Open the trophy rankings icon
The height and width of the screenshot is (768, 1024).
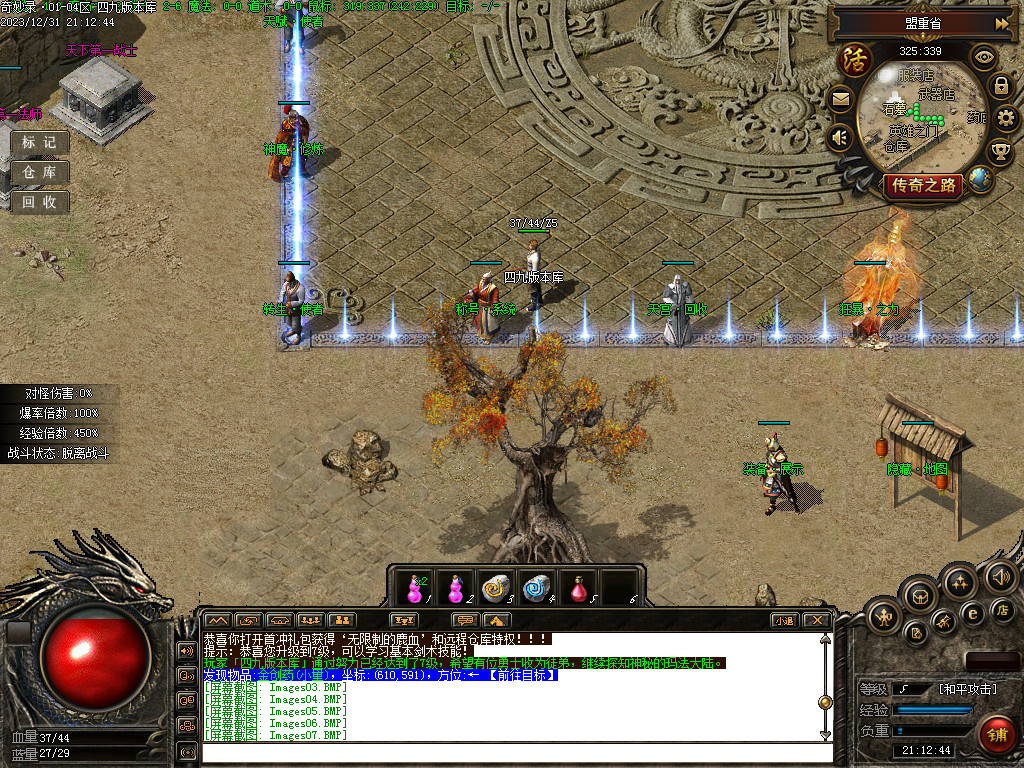click(1000, 151)
